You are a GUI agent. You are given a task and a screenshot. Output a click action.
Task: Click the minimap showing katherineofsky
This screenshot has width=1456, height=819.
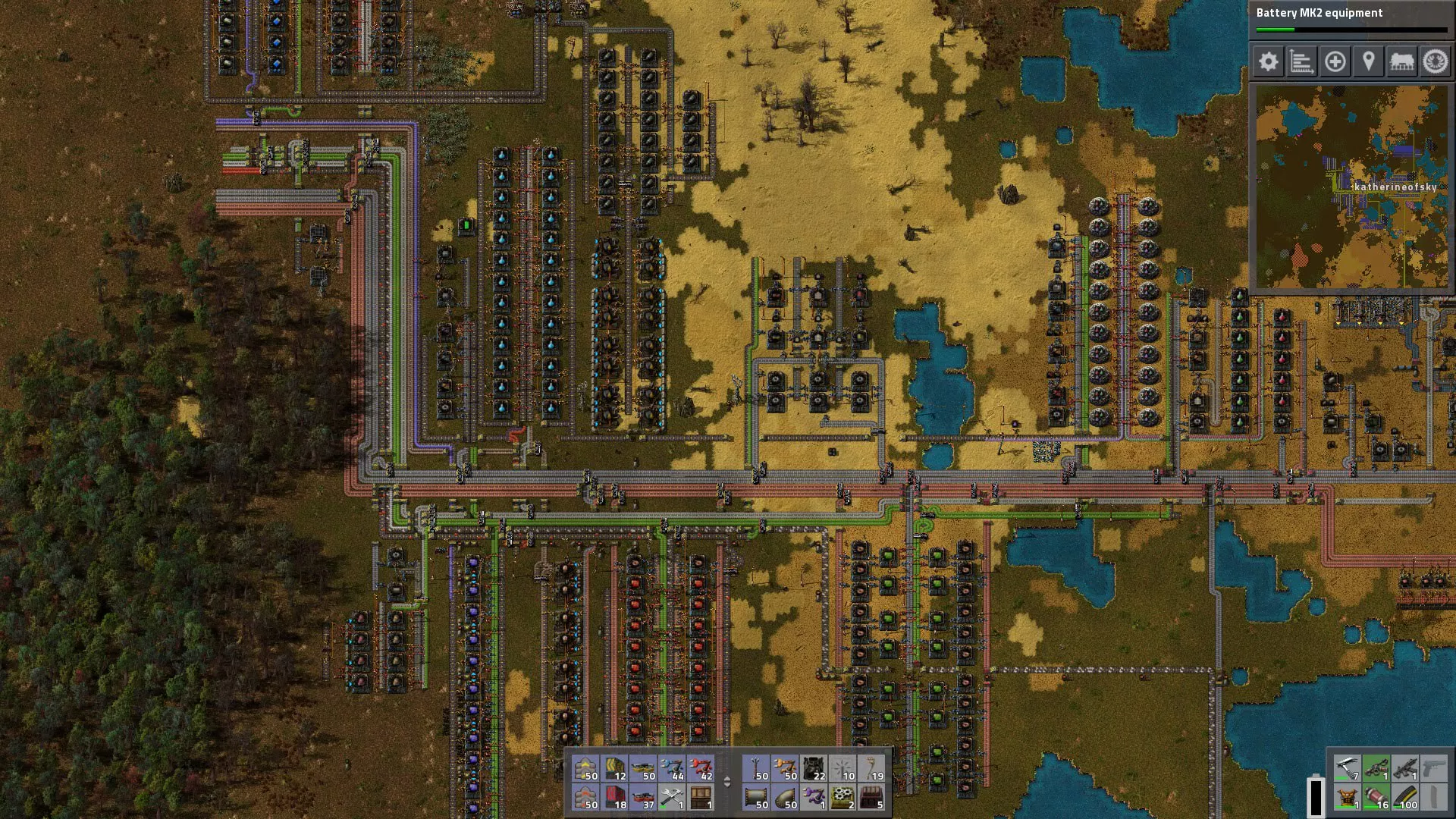tap(1351, 186)
